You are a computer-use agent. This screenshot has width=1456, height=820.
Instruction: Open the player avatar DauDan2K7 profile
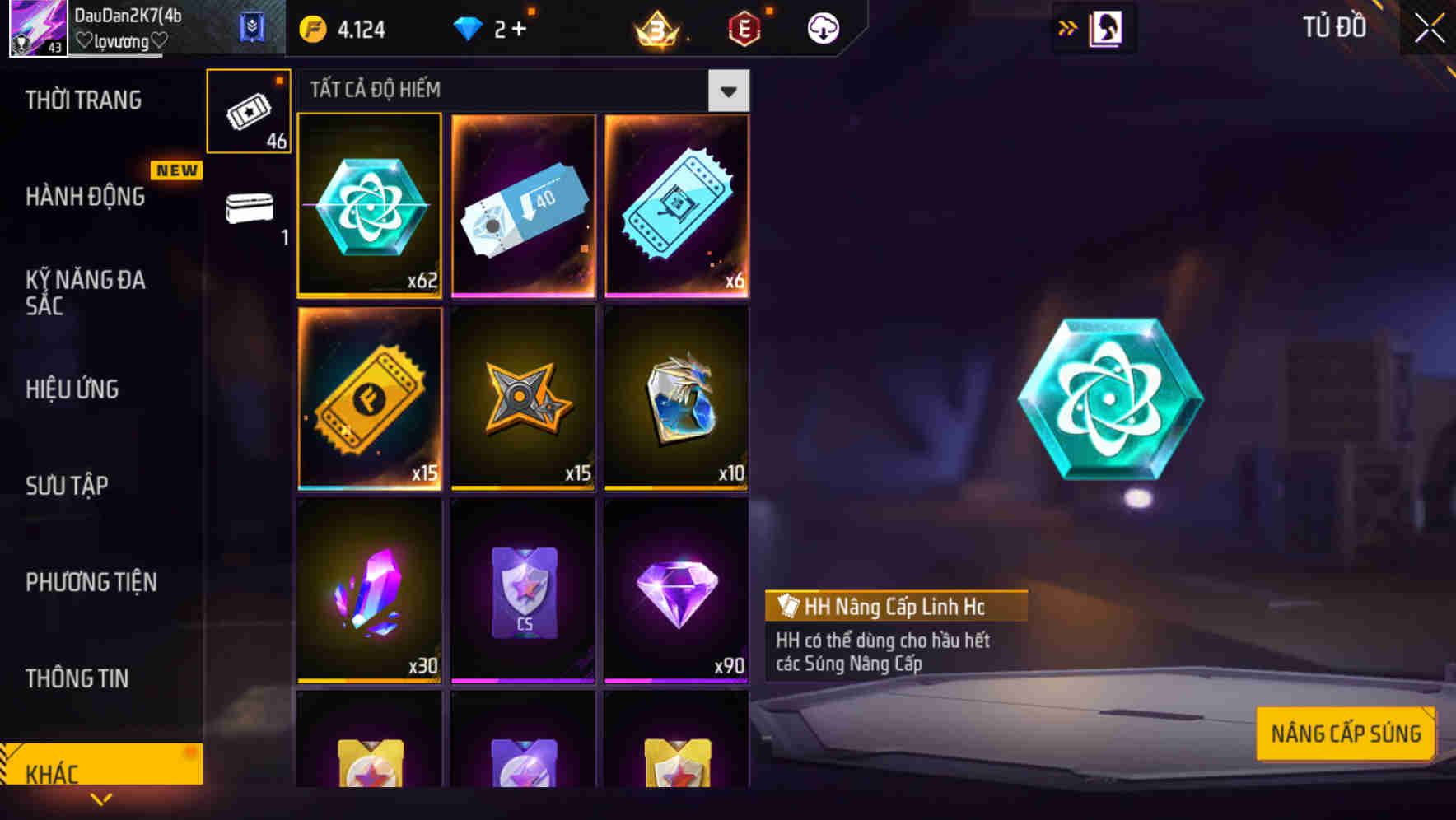[37, 27]
